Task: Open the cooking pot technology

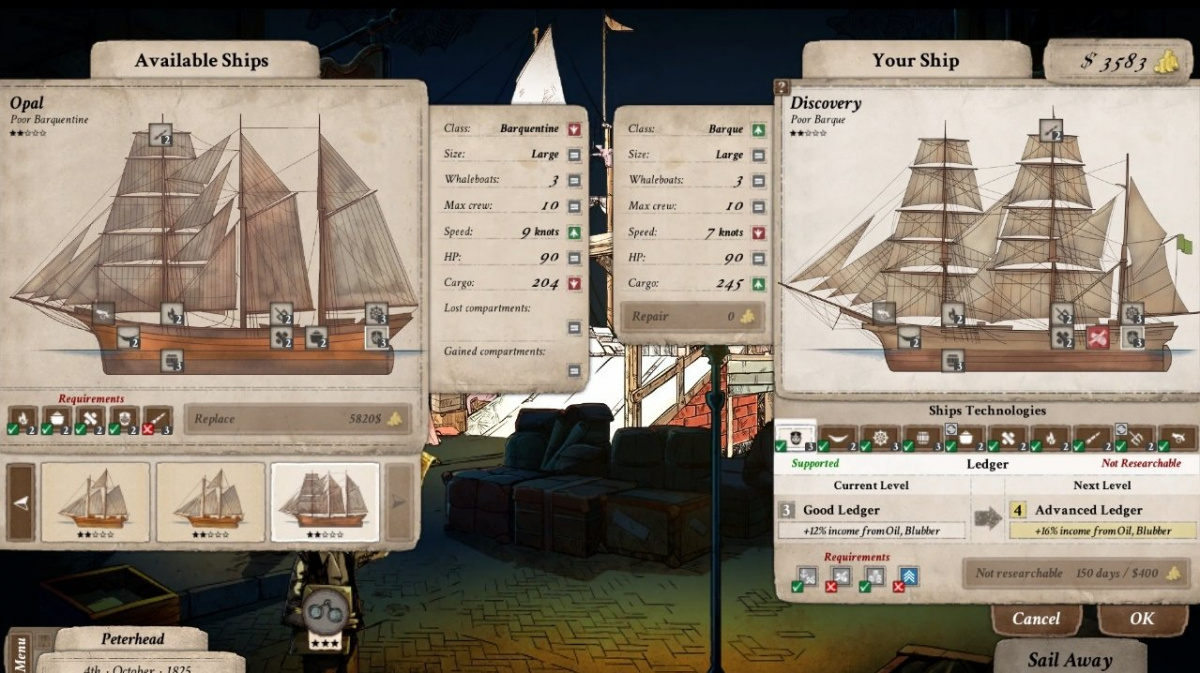Action: tap(965, 438)
